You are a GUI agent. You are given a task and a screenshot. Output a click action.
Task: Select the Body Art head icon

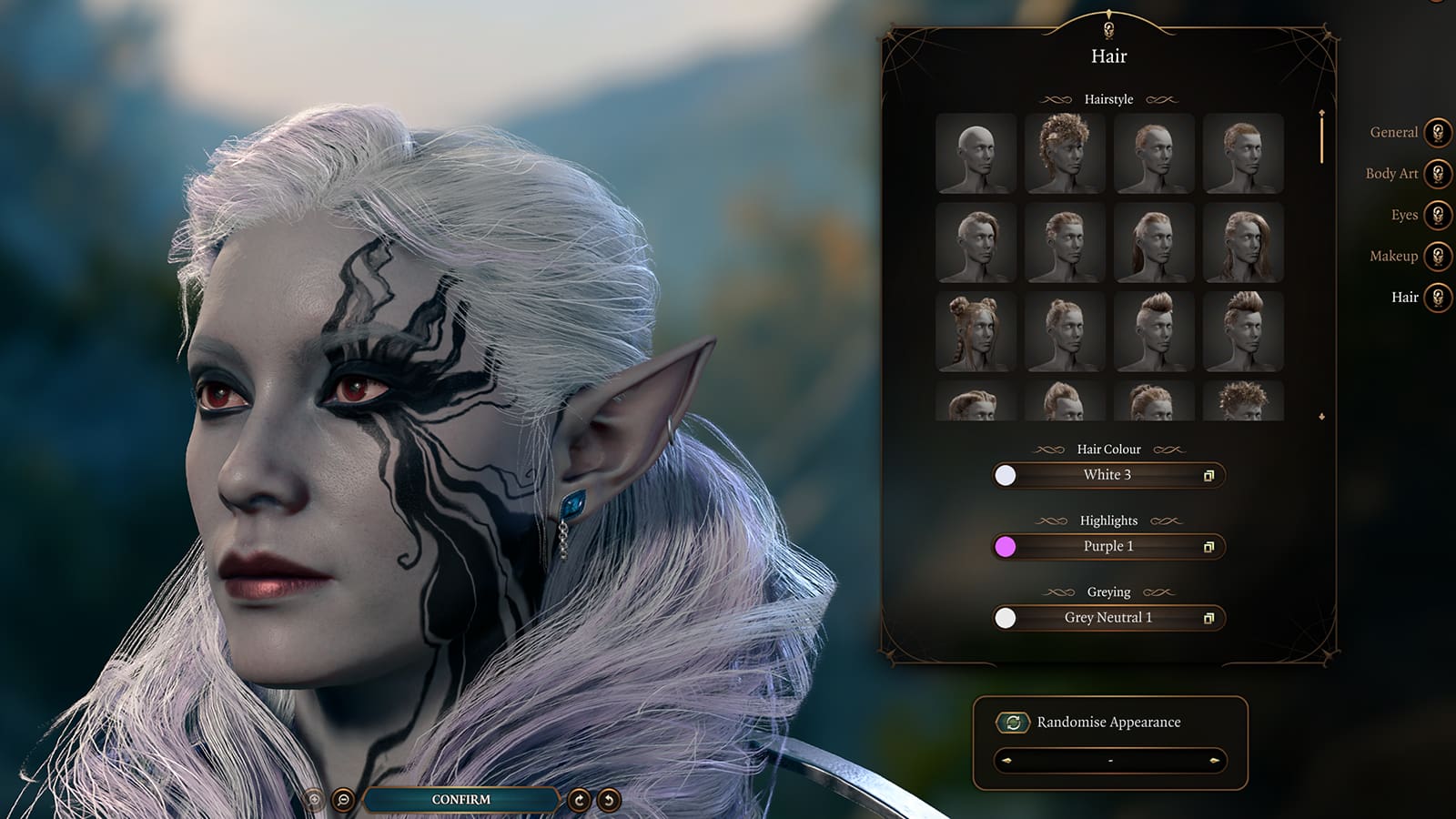[x=1438, y=174]
